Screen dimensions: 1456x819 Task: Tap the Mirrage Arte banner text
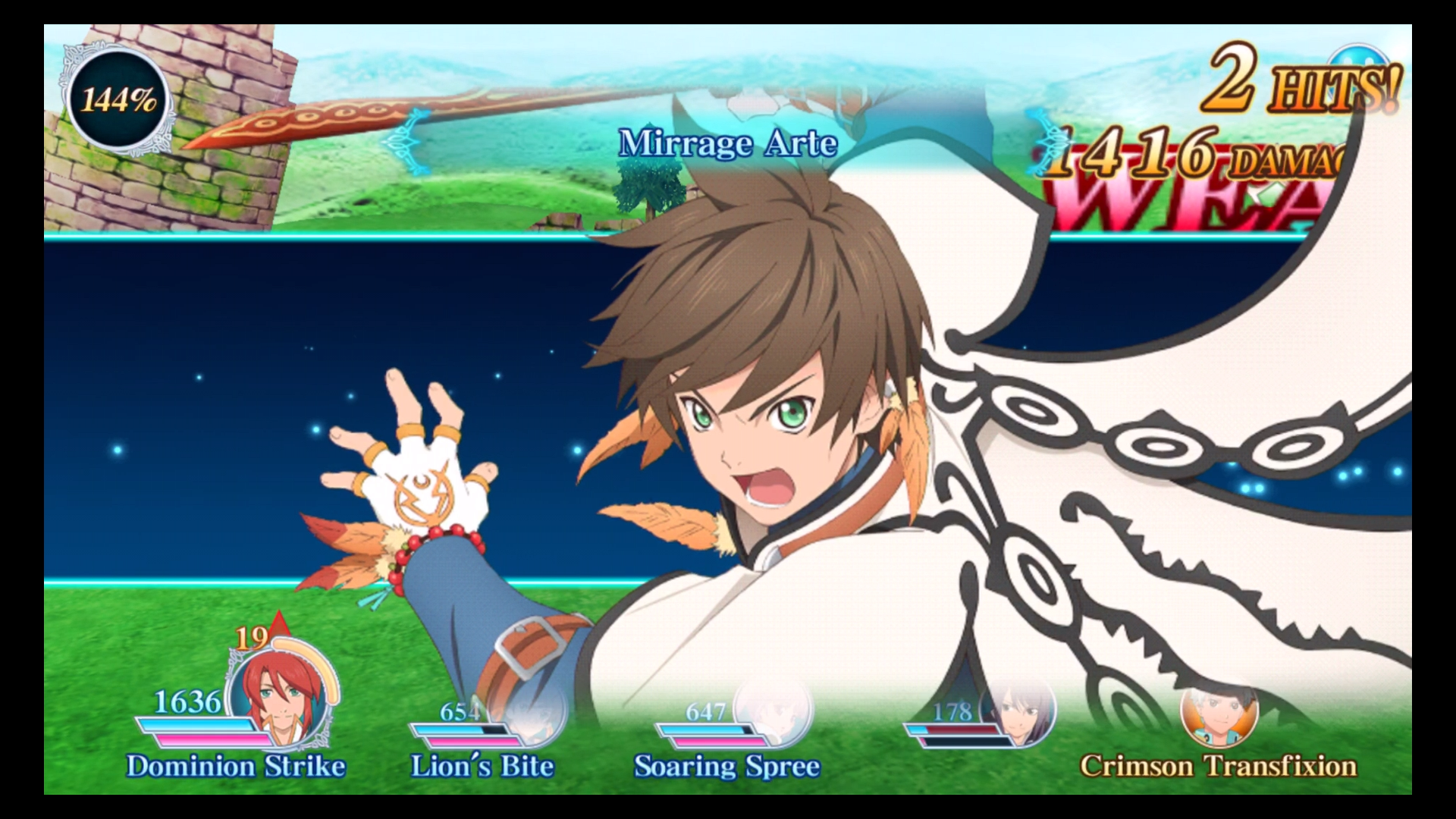[730, 143]
